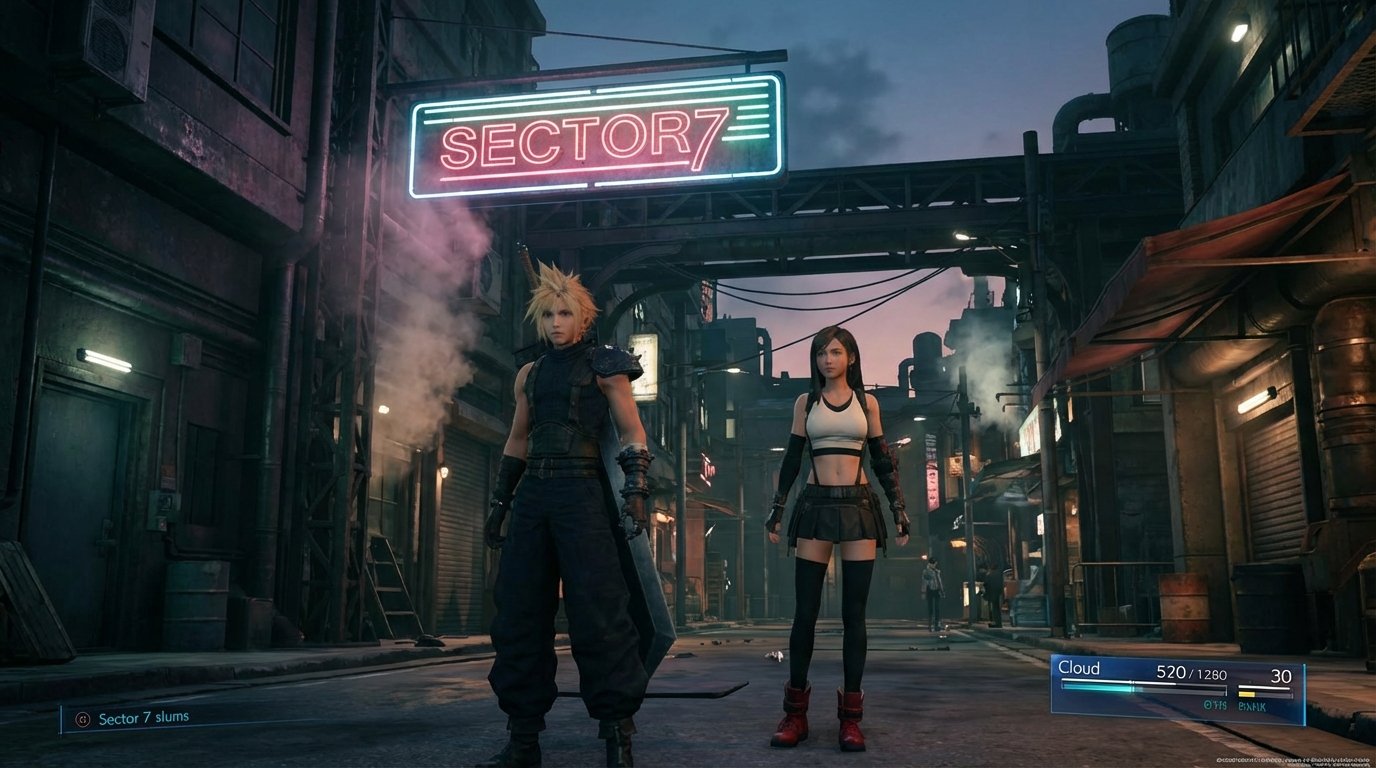Expand Cloud's HUD status panel
Image resolution: width=1376 pixels, height=768 pixels.
(1180, 690)
